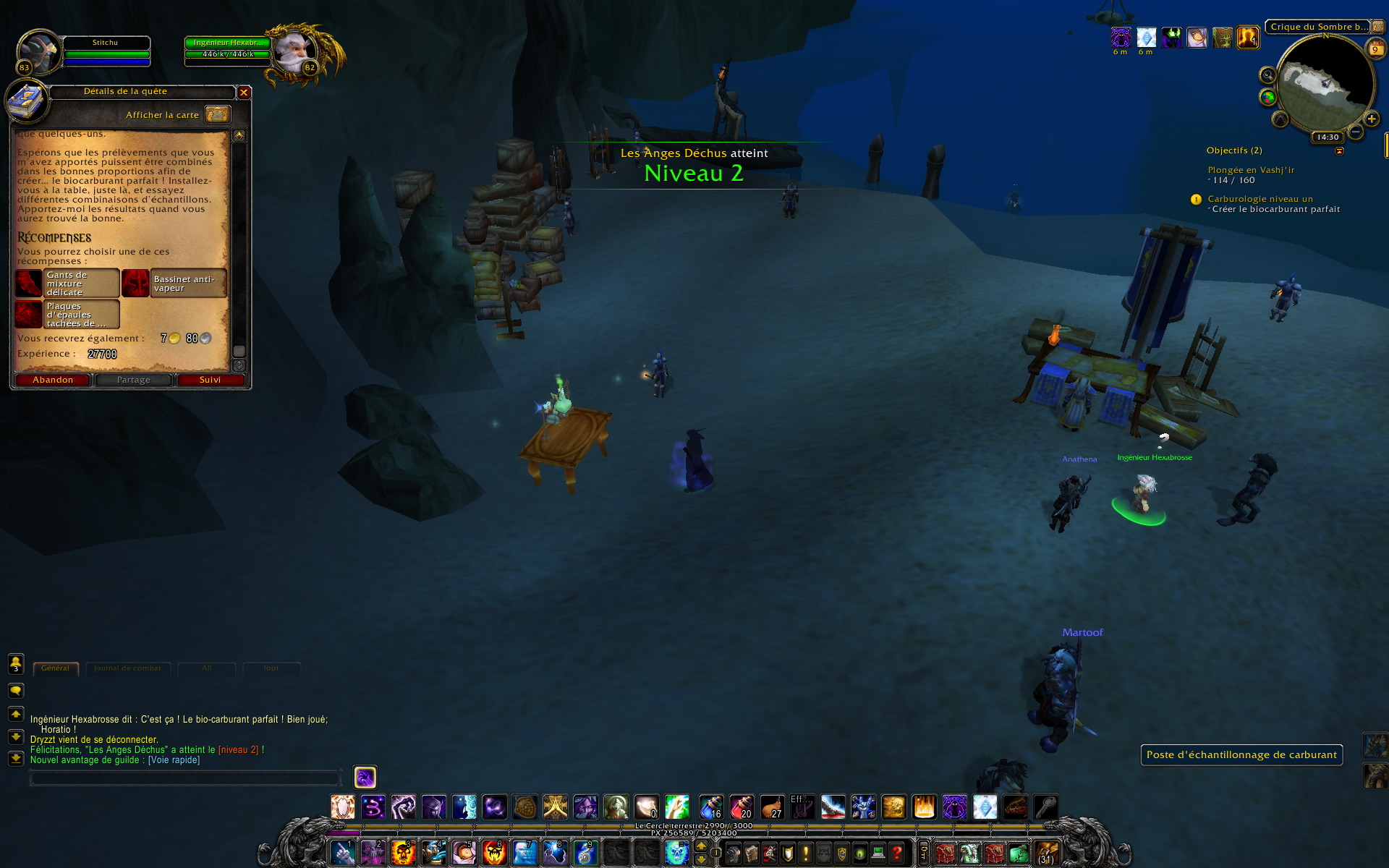Viewport: 1389px width, 868px height.
Task: Click the chat text input box
Action: pyautogui.click(x=184, y=778)
